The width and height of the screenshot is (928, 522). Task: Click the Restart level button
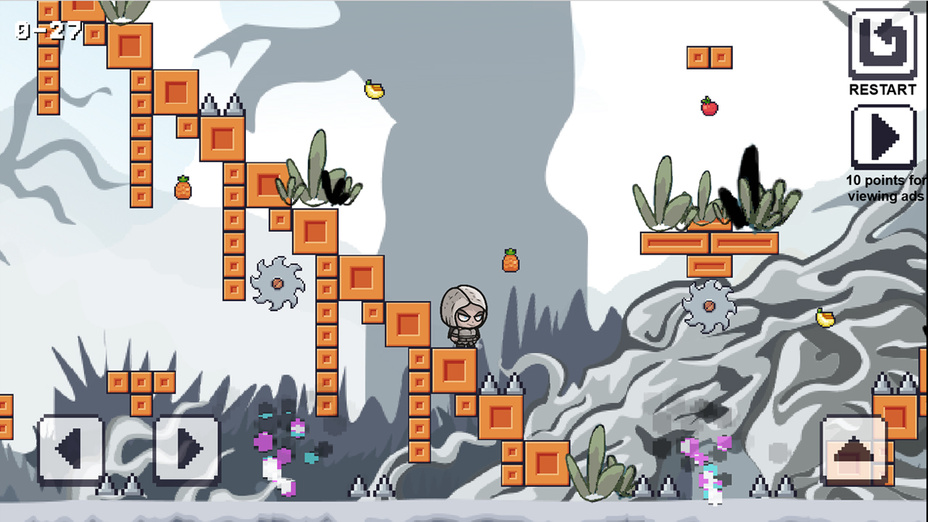pos(882,45)
